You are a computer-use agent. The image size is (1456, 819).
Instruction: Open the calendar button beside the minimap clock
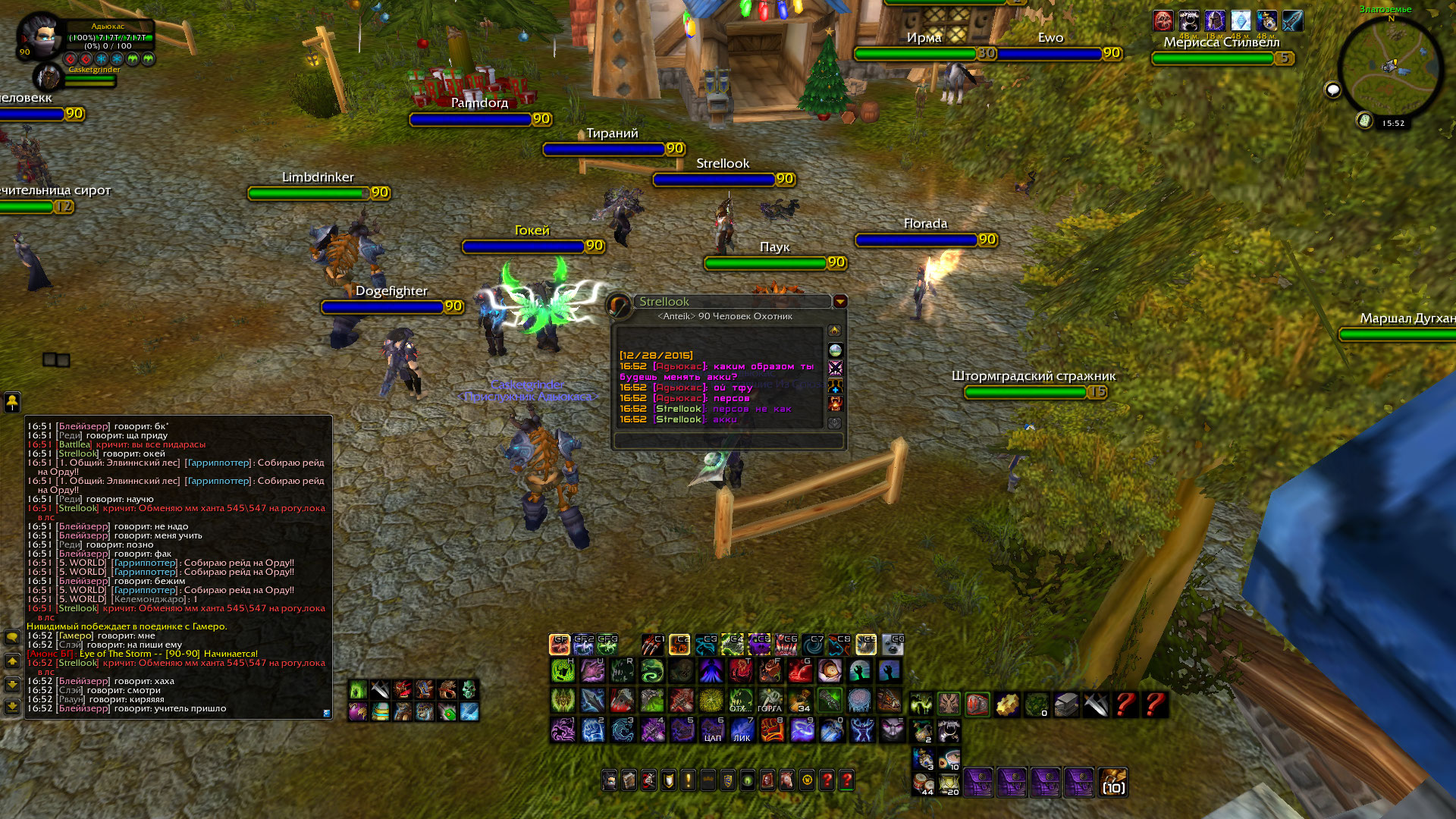click(1364, 121)
